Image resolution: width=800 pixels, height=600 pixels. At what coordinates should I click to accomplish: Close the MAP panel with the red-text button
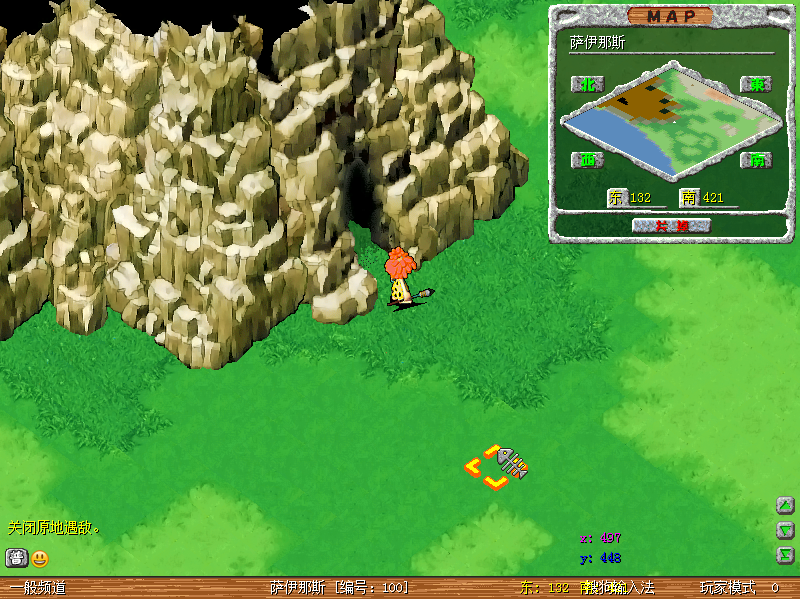coord(671,226)
